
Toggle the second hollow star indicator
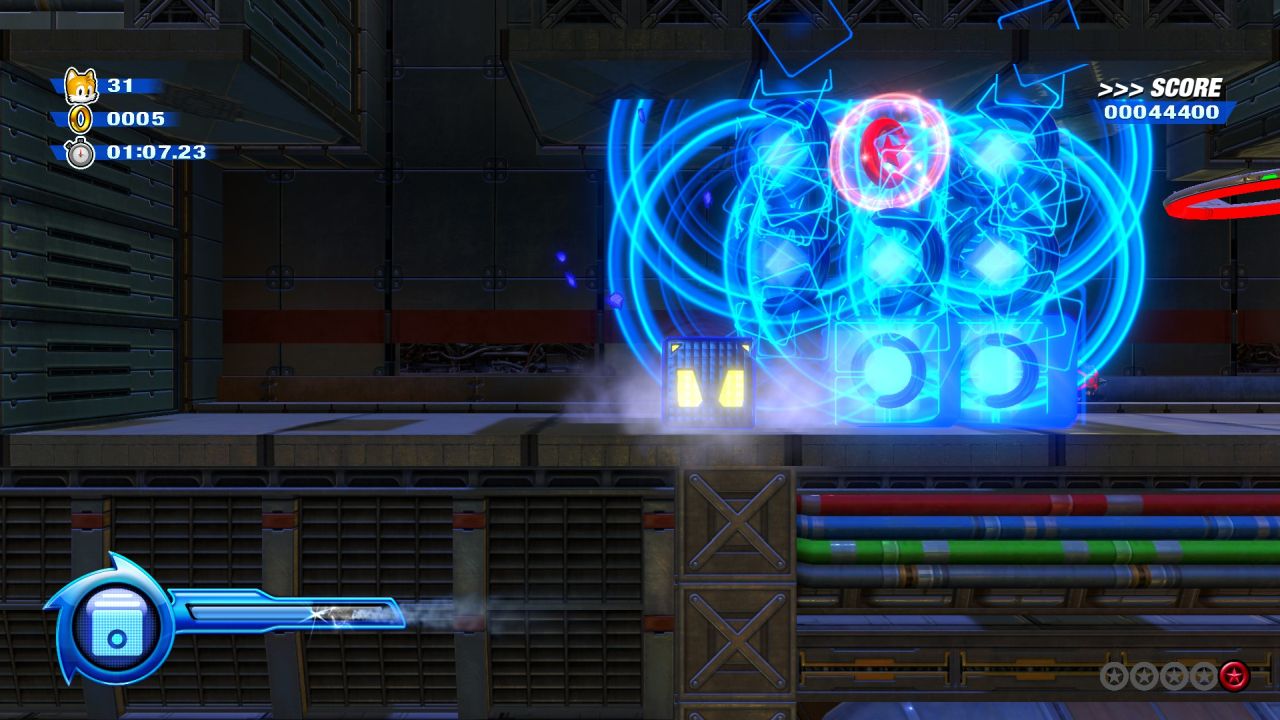pyautogui.click(x=1143, y=675)
